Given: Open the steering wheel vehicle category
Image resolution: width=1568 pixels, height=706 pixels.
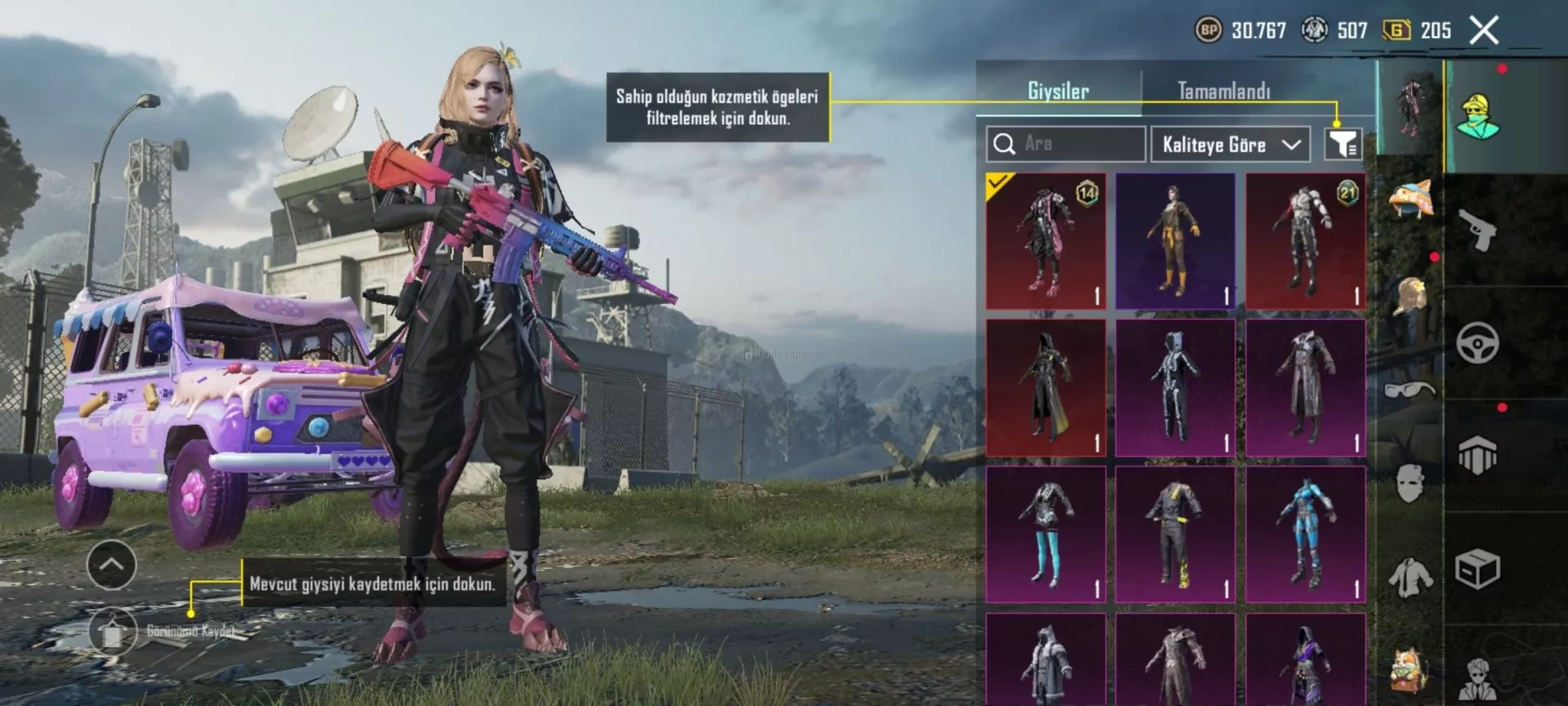Looking at the screenshot, I should [x=1477, y=342].
